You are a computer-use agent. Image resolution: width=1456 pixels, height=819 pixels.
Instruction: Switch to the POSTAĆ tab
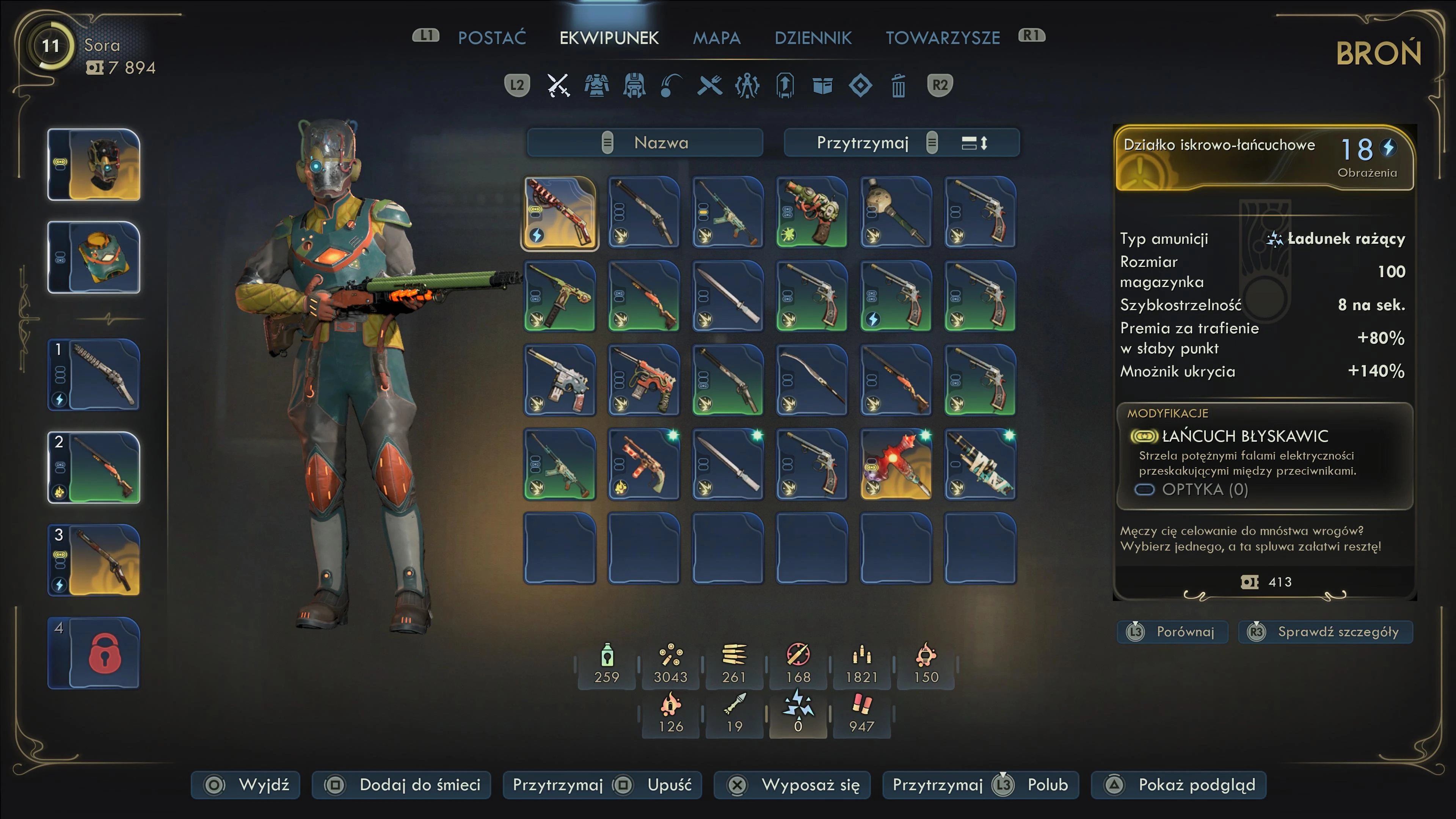[x=491, y=38]
